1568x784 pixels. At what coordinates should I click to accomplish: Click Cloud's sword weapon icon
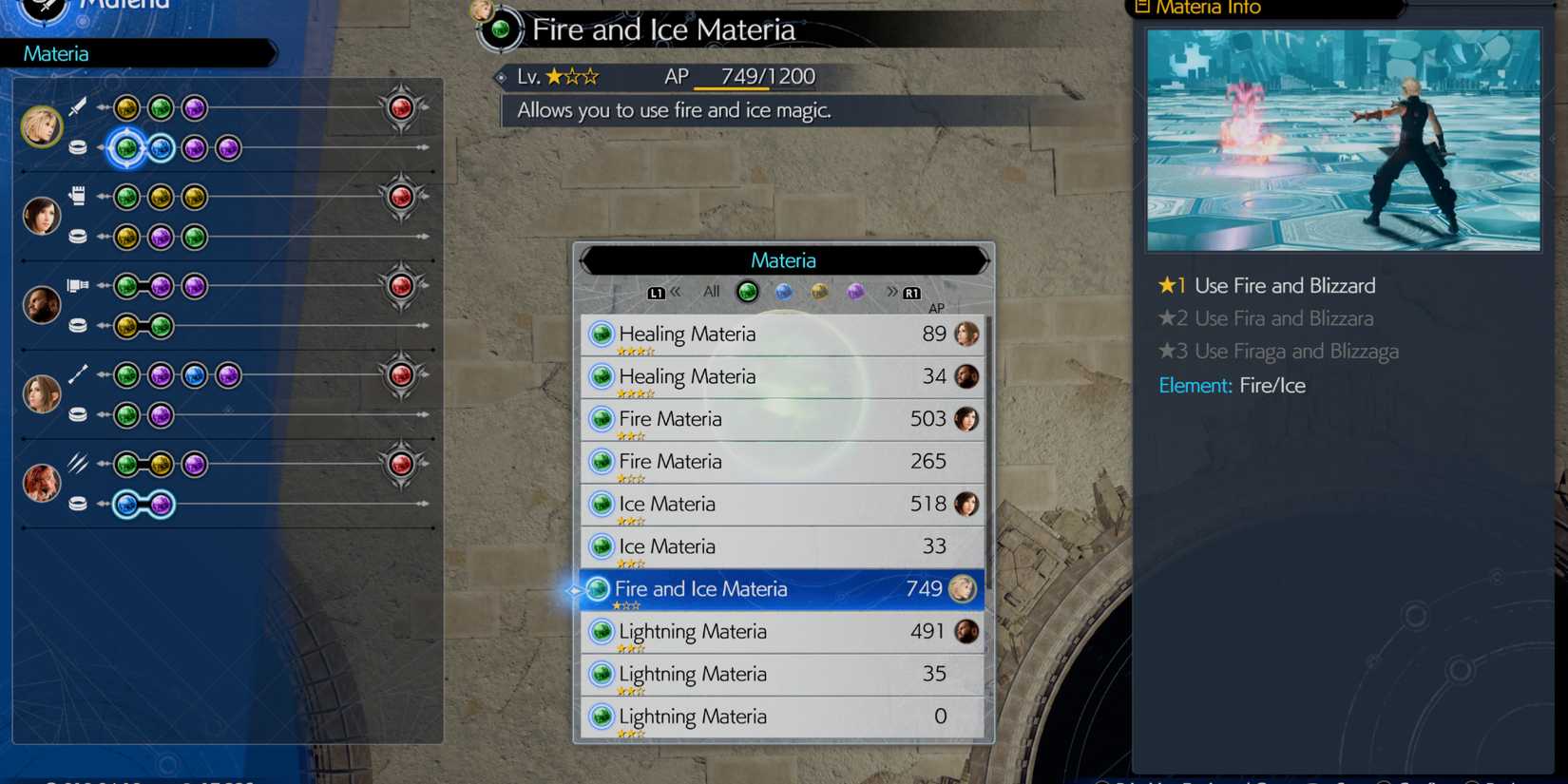point(80,106)
